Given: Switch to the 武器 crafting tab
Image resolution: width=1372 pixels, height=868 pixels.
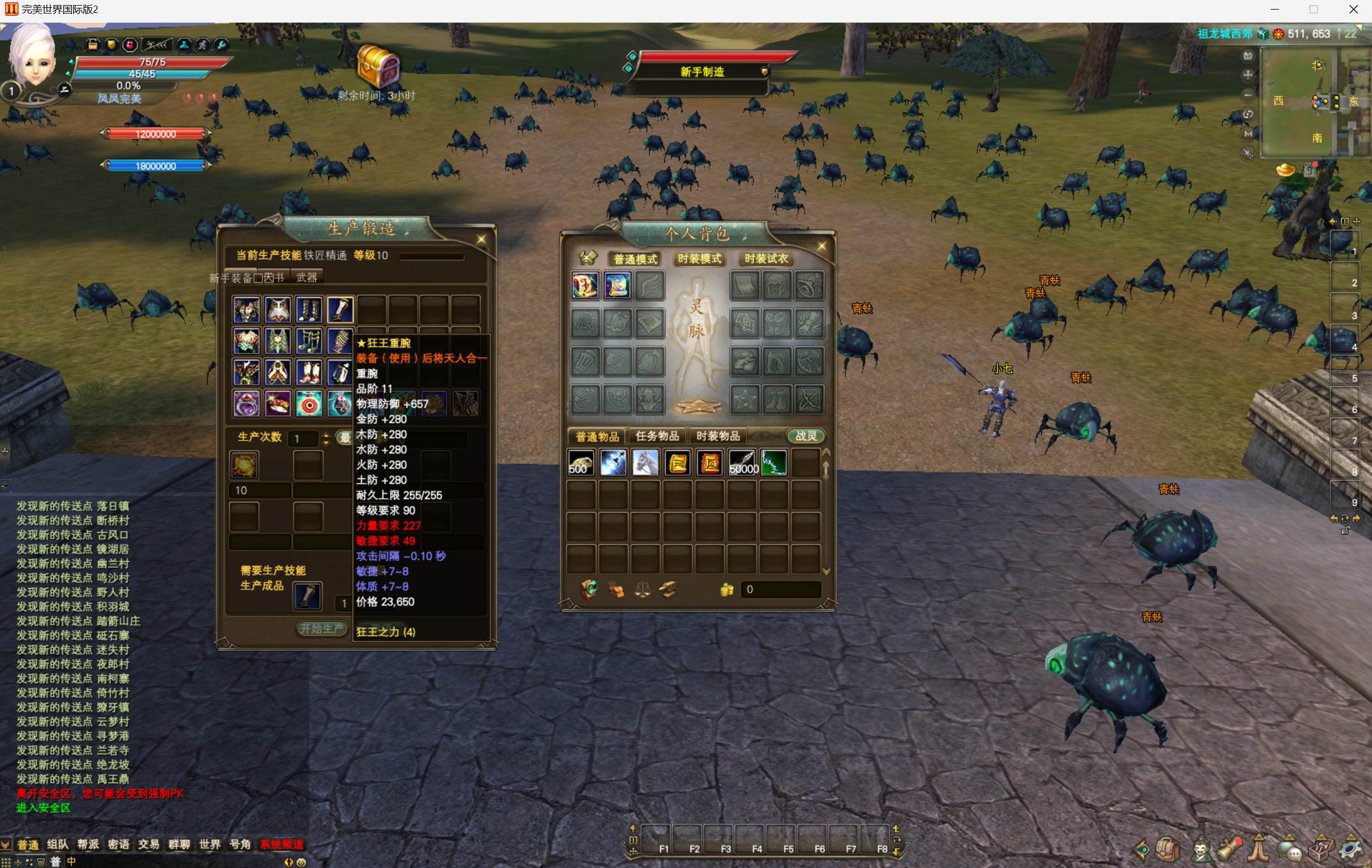Looking at the screenshot, I should point(306,278).
